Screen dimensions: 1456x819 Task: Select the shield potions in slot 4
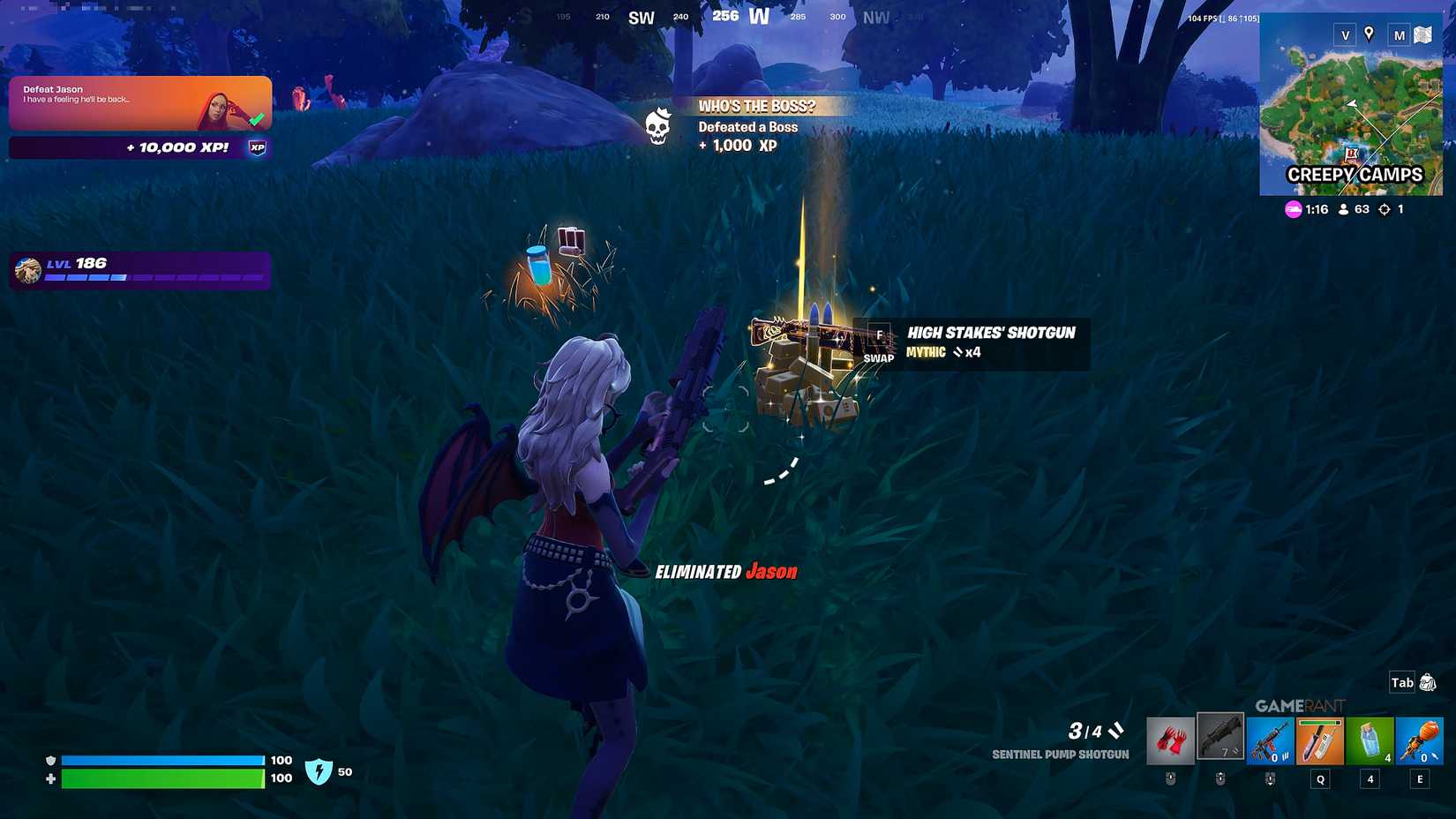coord(1370,740)
